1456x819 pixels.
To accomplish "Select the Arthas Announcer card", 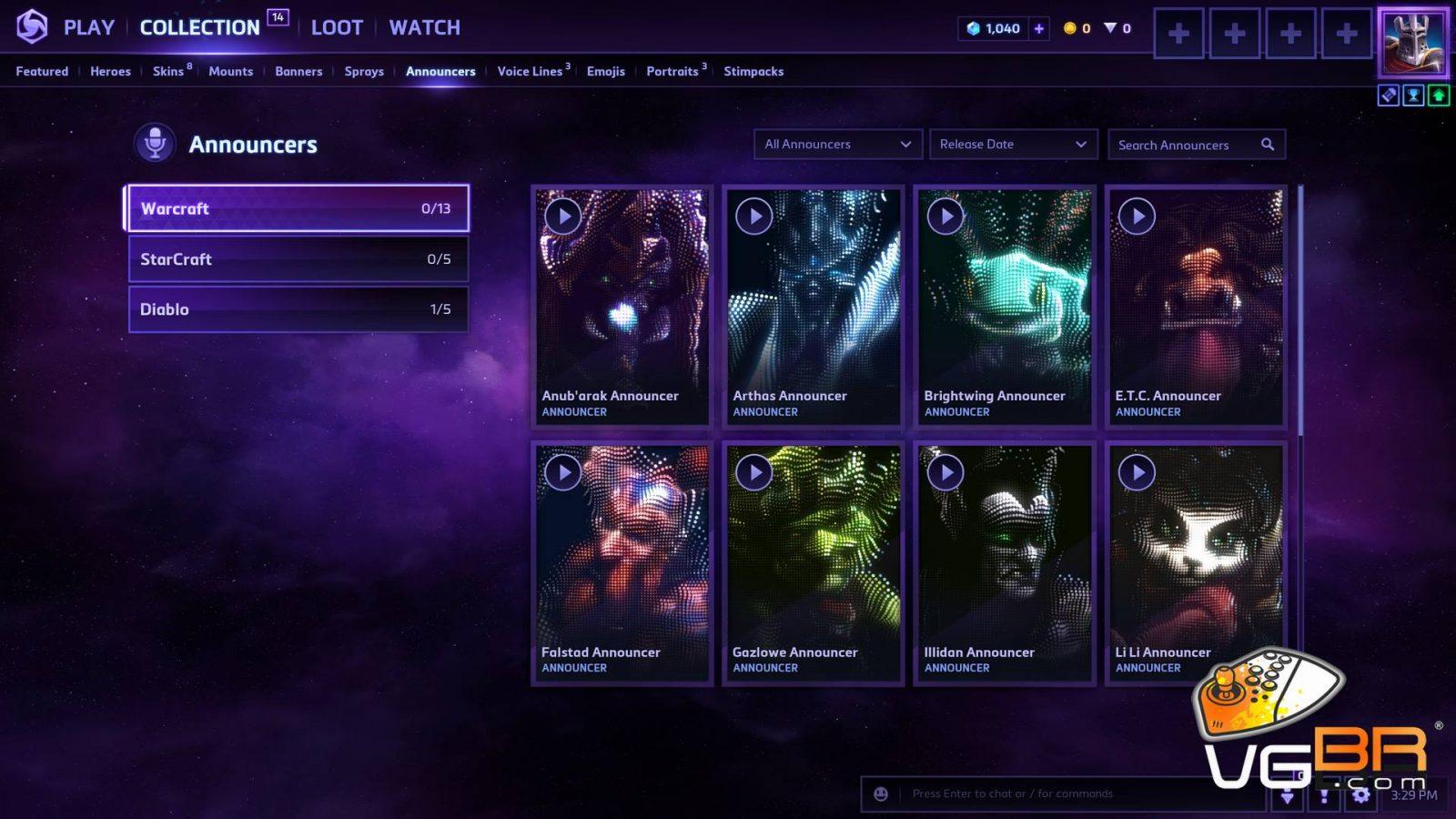I will tap(813, 305).
